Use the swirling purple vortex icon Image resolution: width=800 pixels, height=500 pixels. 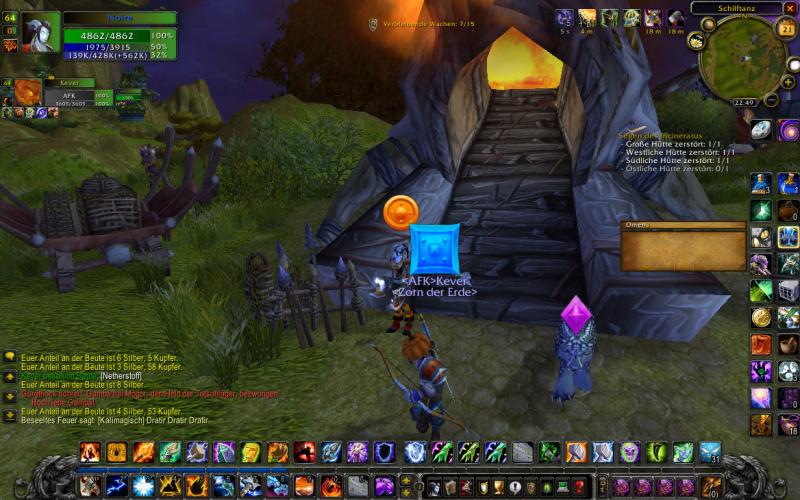click(x=788, y=130)
